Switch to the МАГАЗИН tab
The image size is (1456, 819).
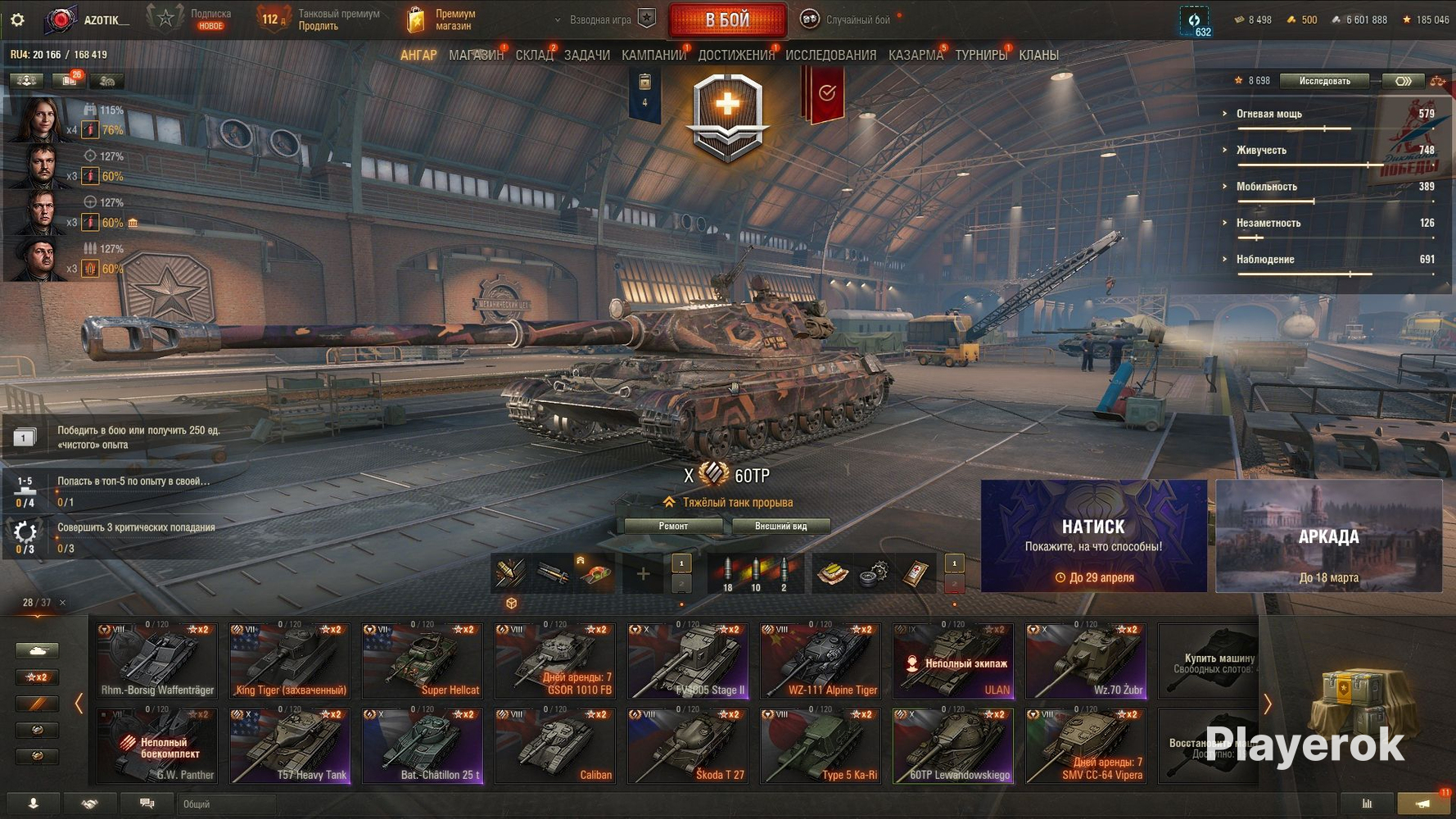coord(476,56)
